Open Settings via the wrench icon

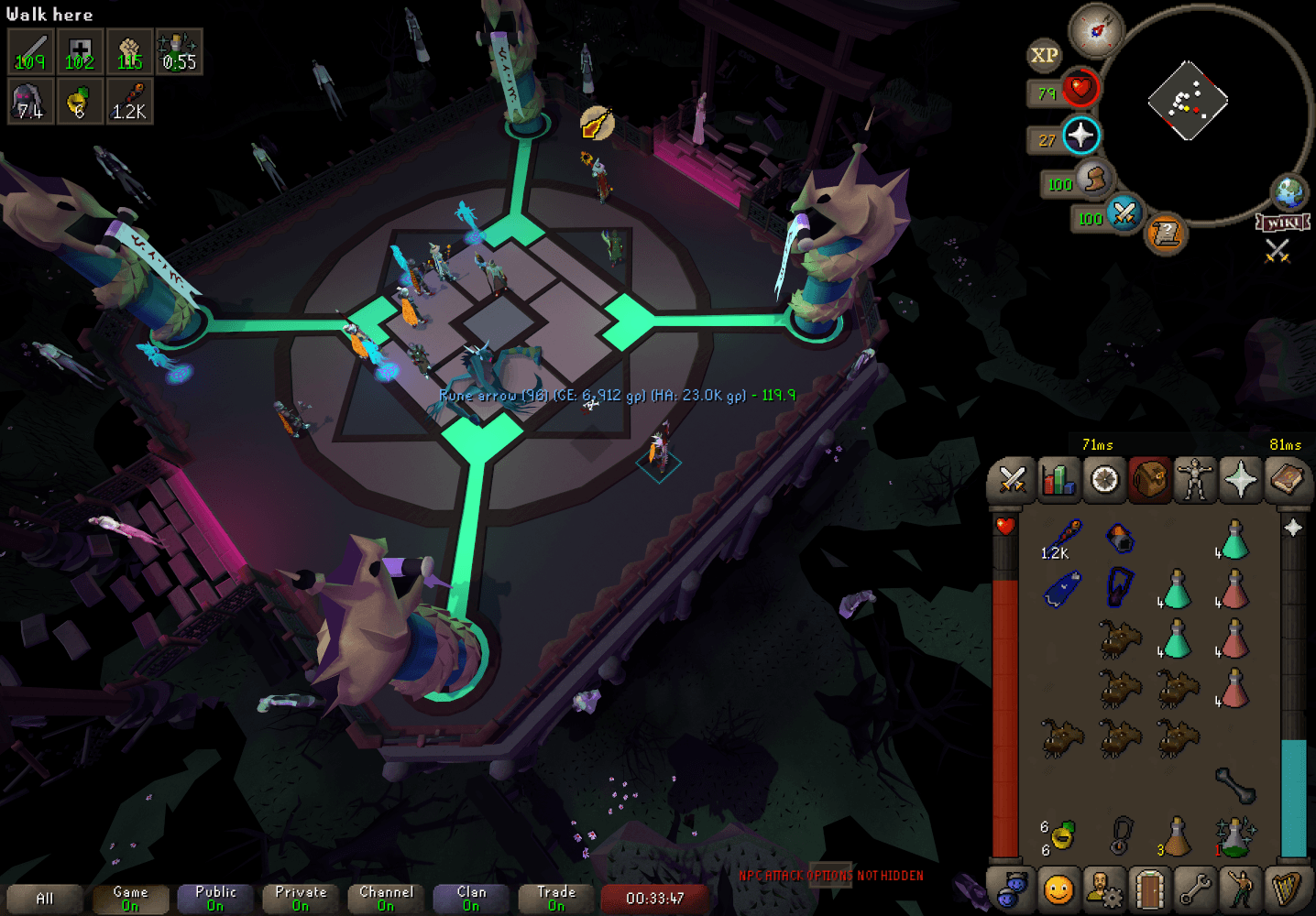coord(1195,889)
